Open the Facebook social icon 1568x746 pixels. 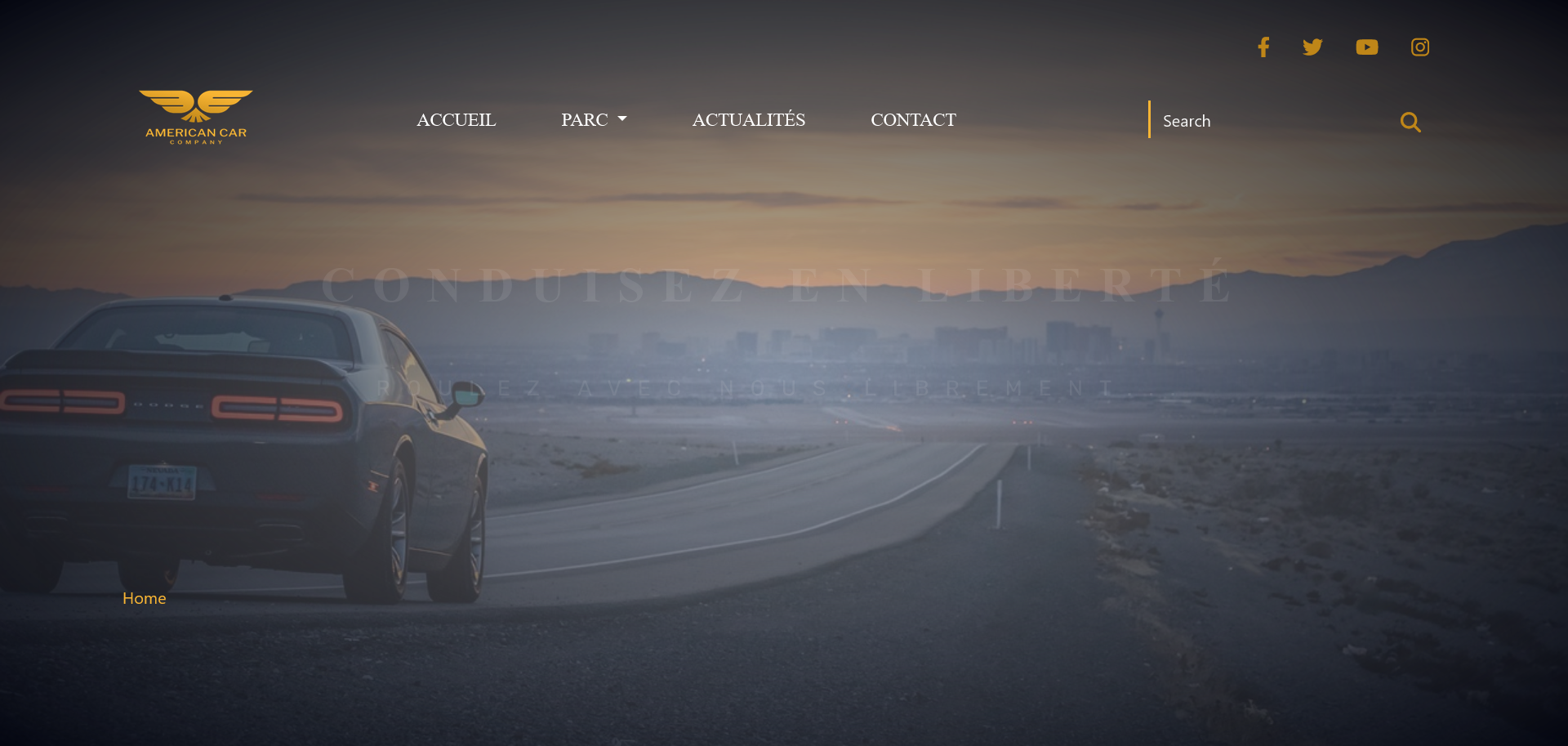point(1263,47)
